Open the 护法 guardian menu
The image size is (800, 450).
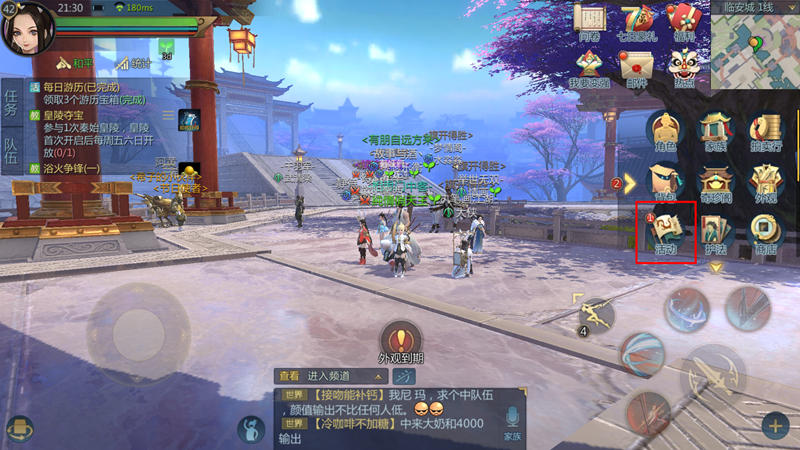[x=716, y=232]
